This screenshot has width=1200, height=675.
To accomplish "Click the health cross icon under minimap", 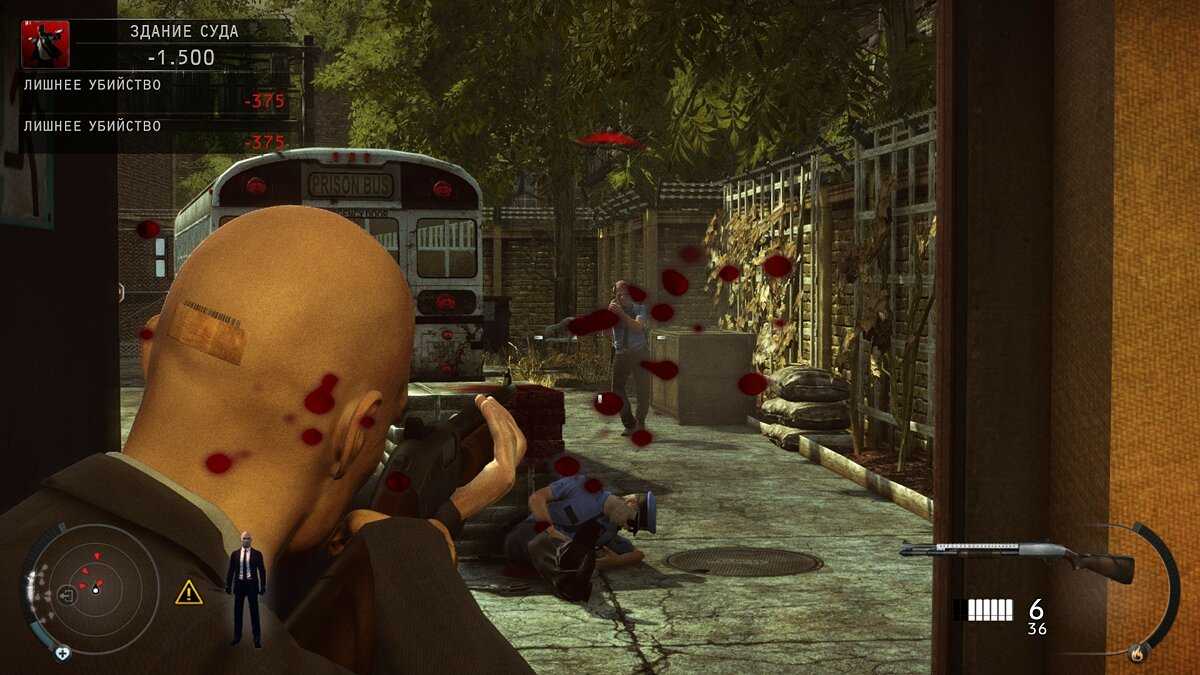I will point(63,653).
